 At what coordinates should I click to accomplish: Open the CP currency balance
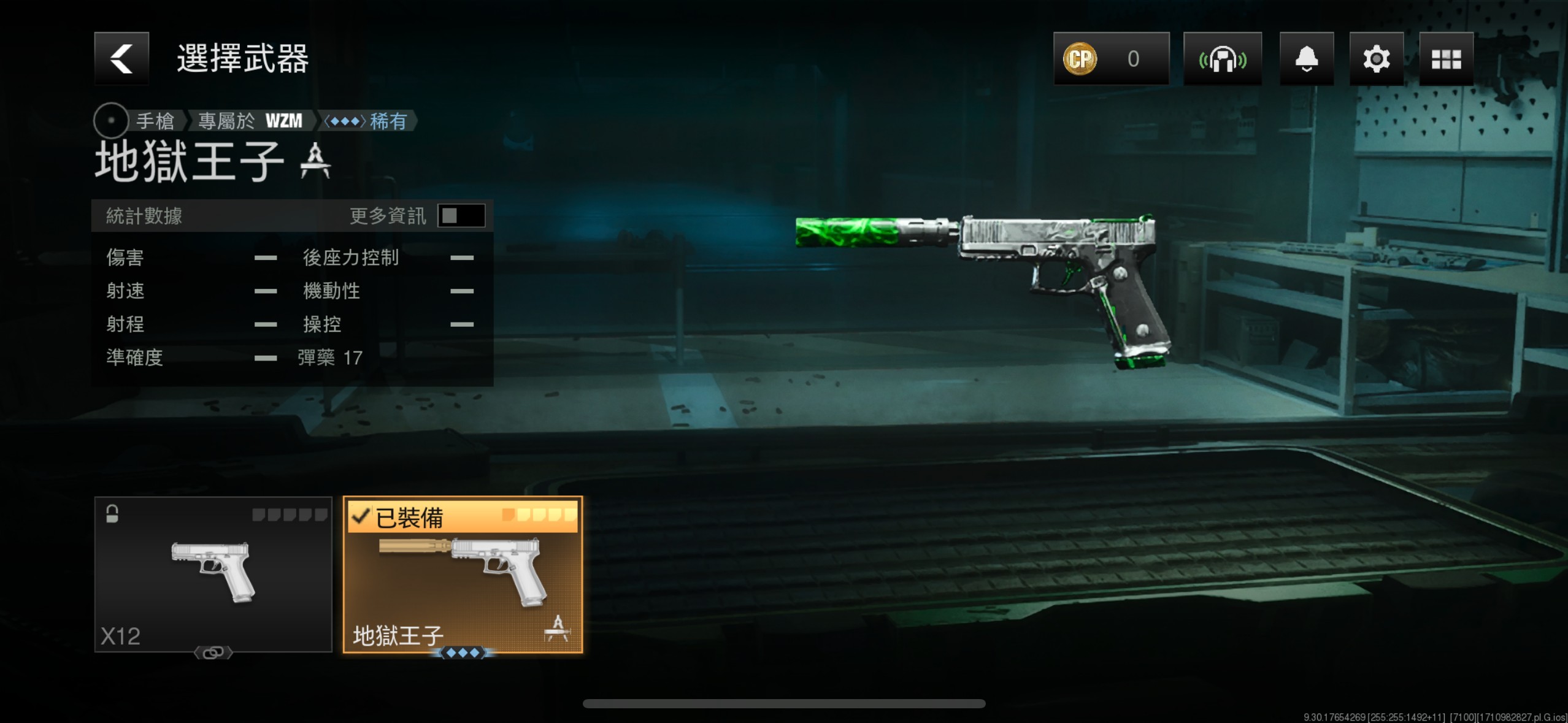point(1111,59)
